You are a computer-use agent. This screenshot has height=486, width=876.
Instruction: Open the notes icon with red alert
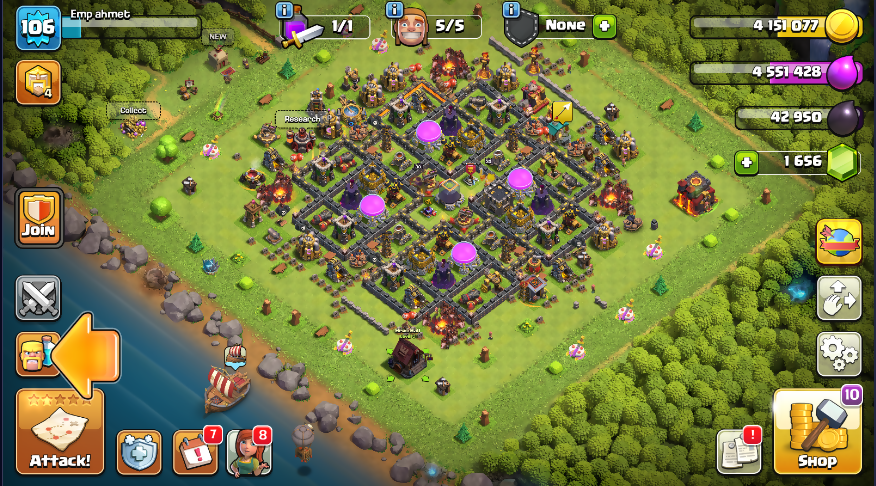(738, 452)
